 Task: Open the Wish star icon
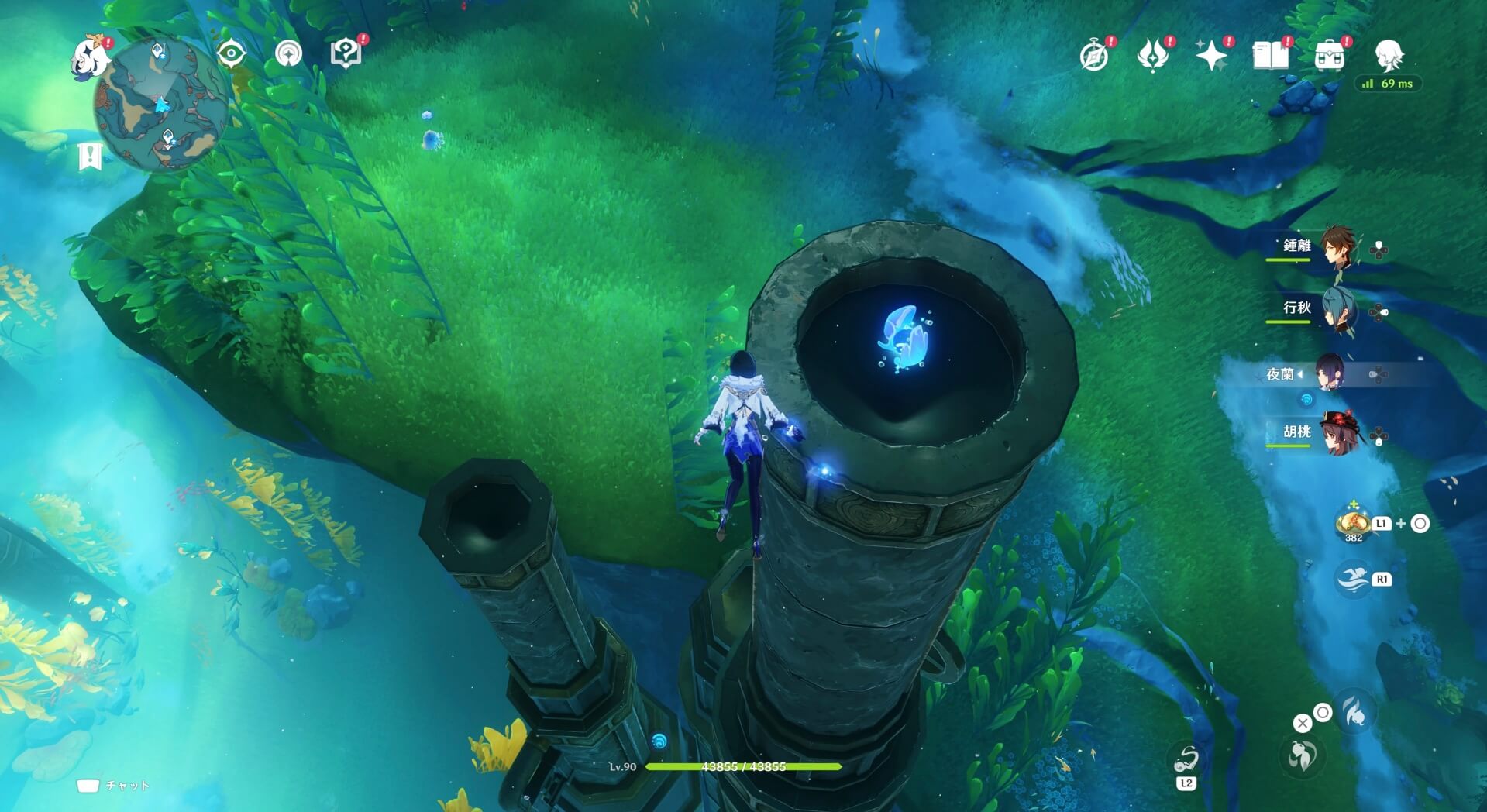[1211, 55]
